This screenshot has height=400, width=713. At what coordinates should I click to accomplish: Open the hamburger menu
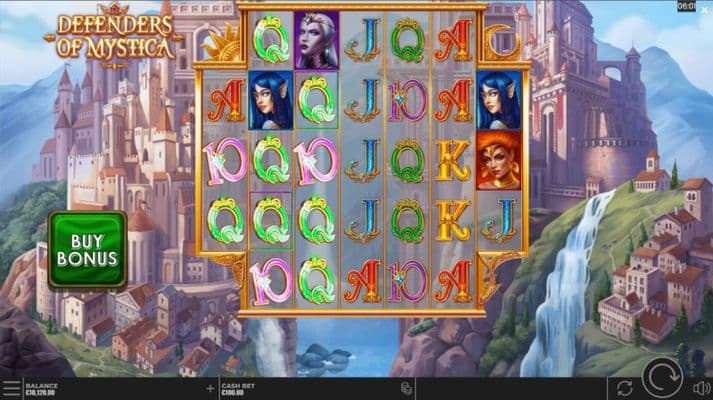click(10, 388)
